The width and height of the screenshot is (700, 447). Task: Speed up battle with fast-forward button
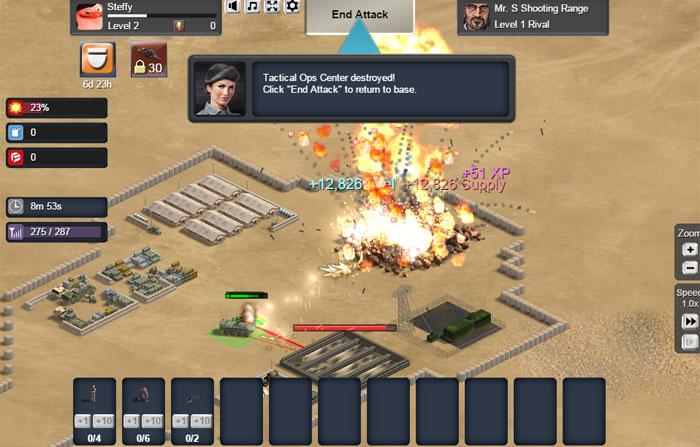pyautogui.click(x=689, y=321)
